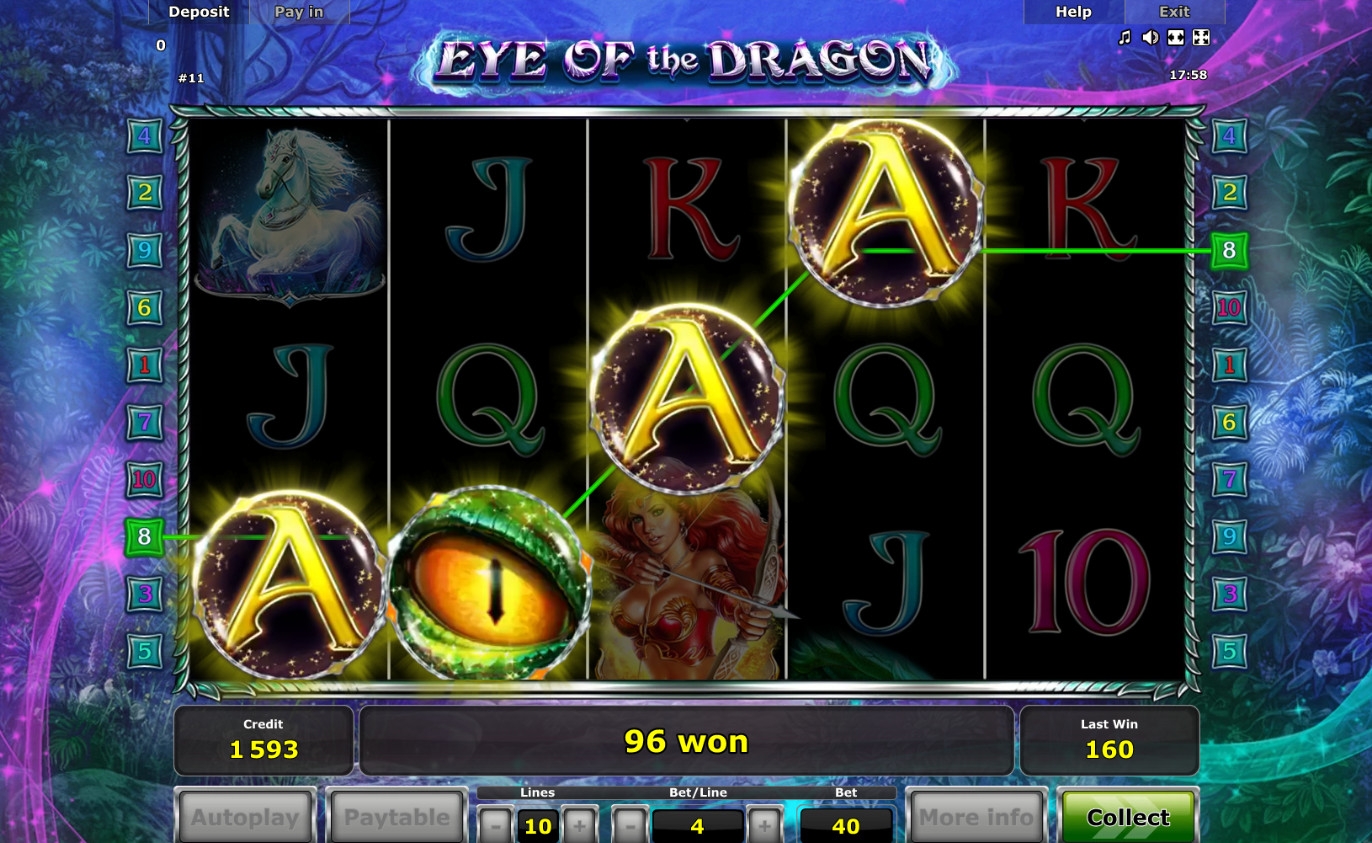
Task: Raise the Bet/Line amount
Action: tap(765, 826)
